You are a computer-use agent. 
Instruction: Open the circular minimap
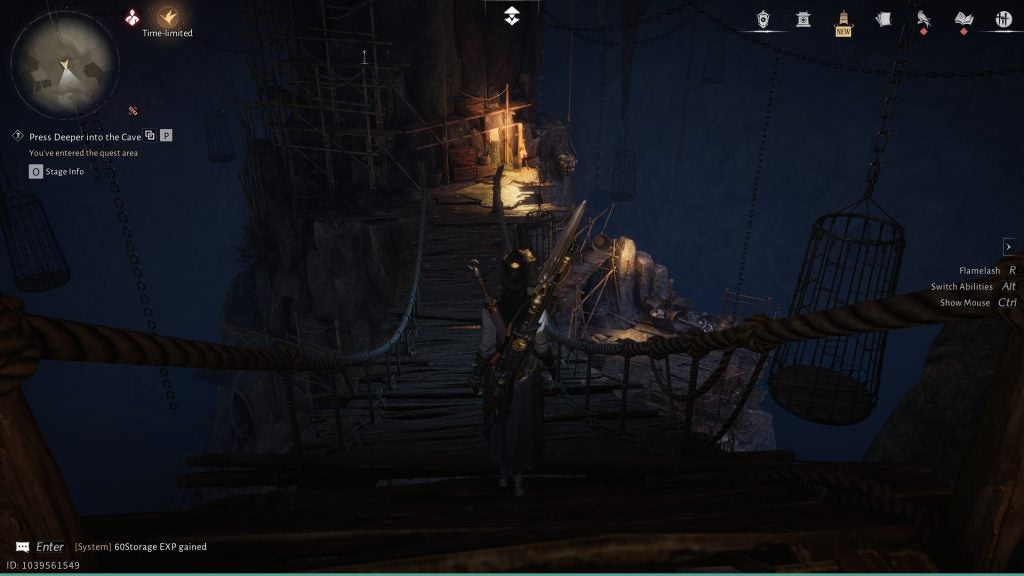click(x=64, y=63)
